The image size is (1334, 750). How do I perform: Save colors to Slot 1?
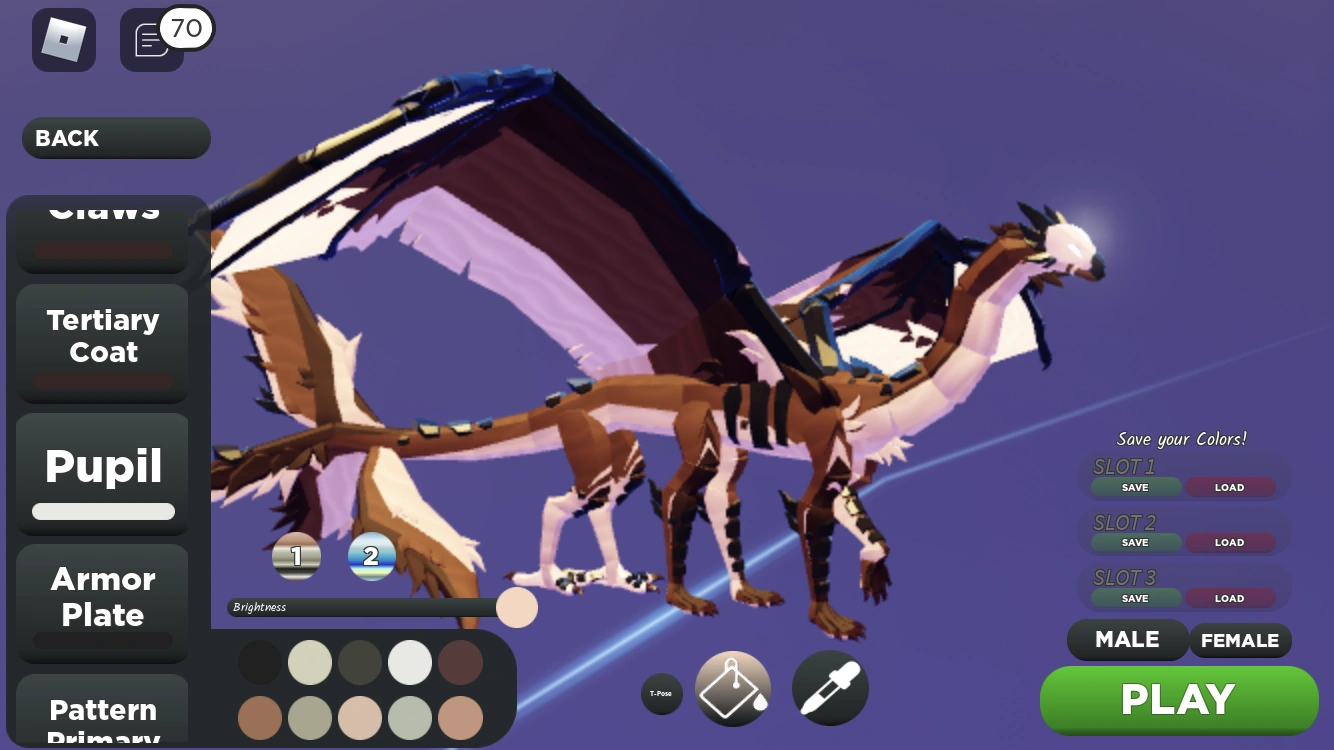[1134, 487]
